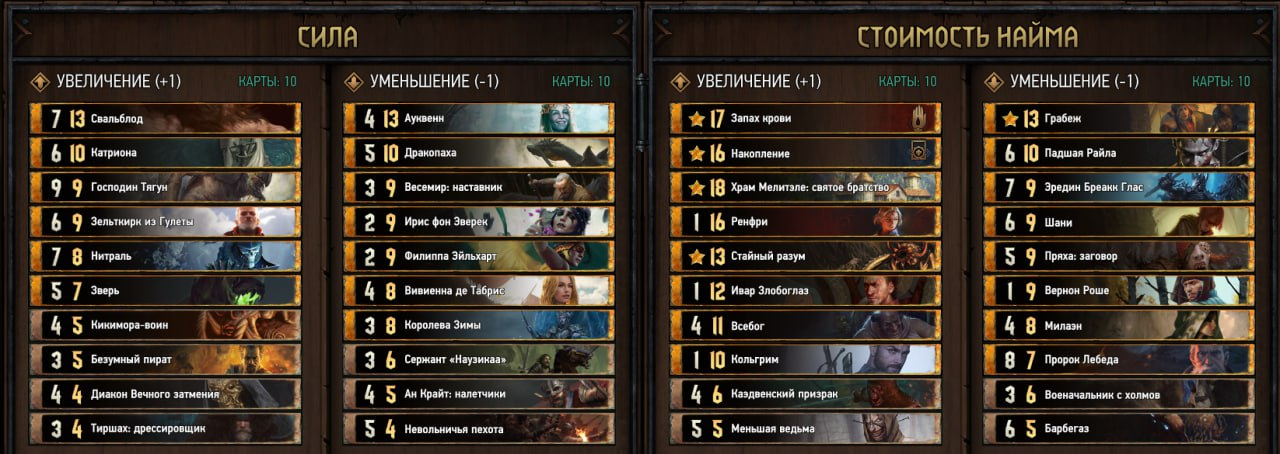Select the Падшая Райла card
Viewport: 1280px width, 454px height.
click(x=1119, y=153)
